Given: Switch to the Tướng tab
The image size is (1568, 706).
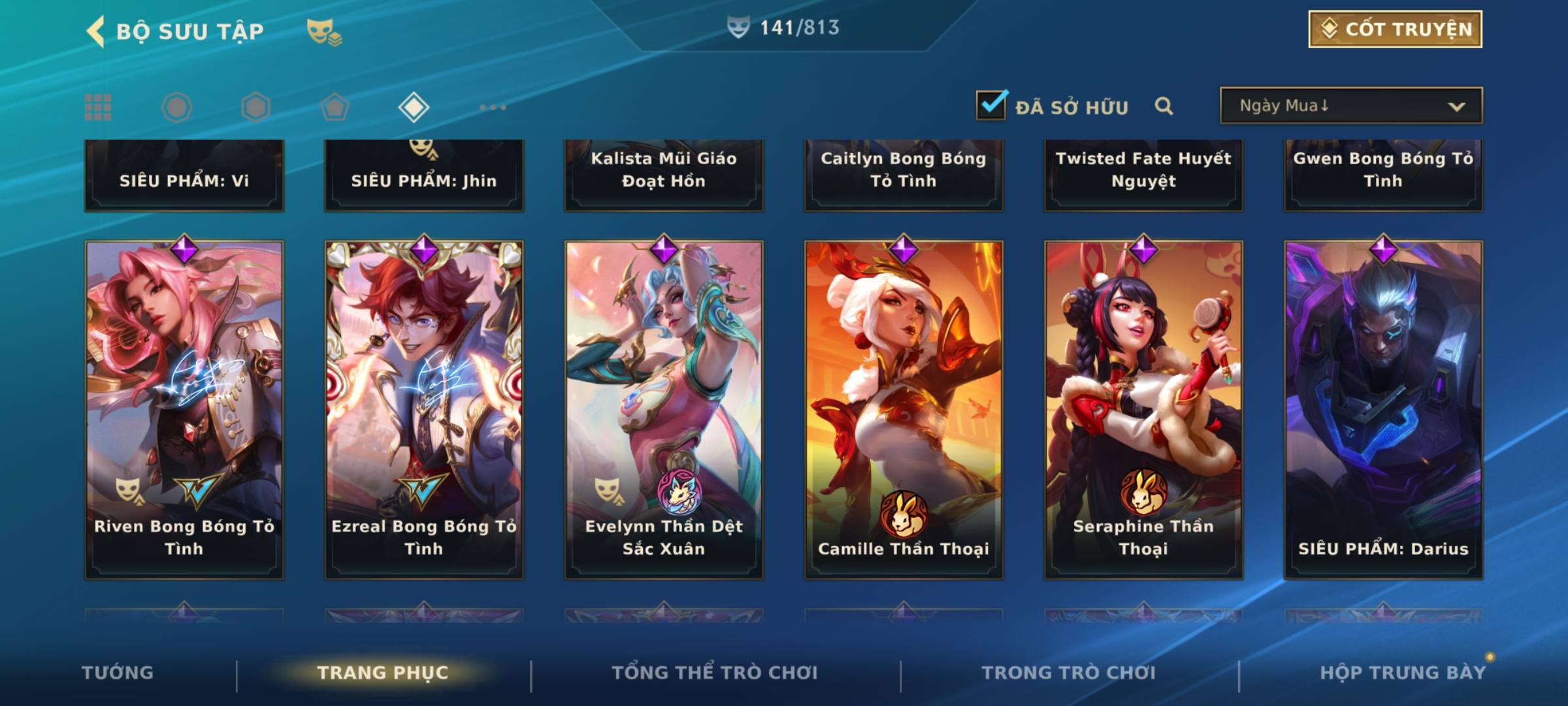Looking at the screenshot, I should [118, 673].
